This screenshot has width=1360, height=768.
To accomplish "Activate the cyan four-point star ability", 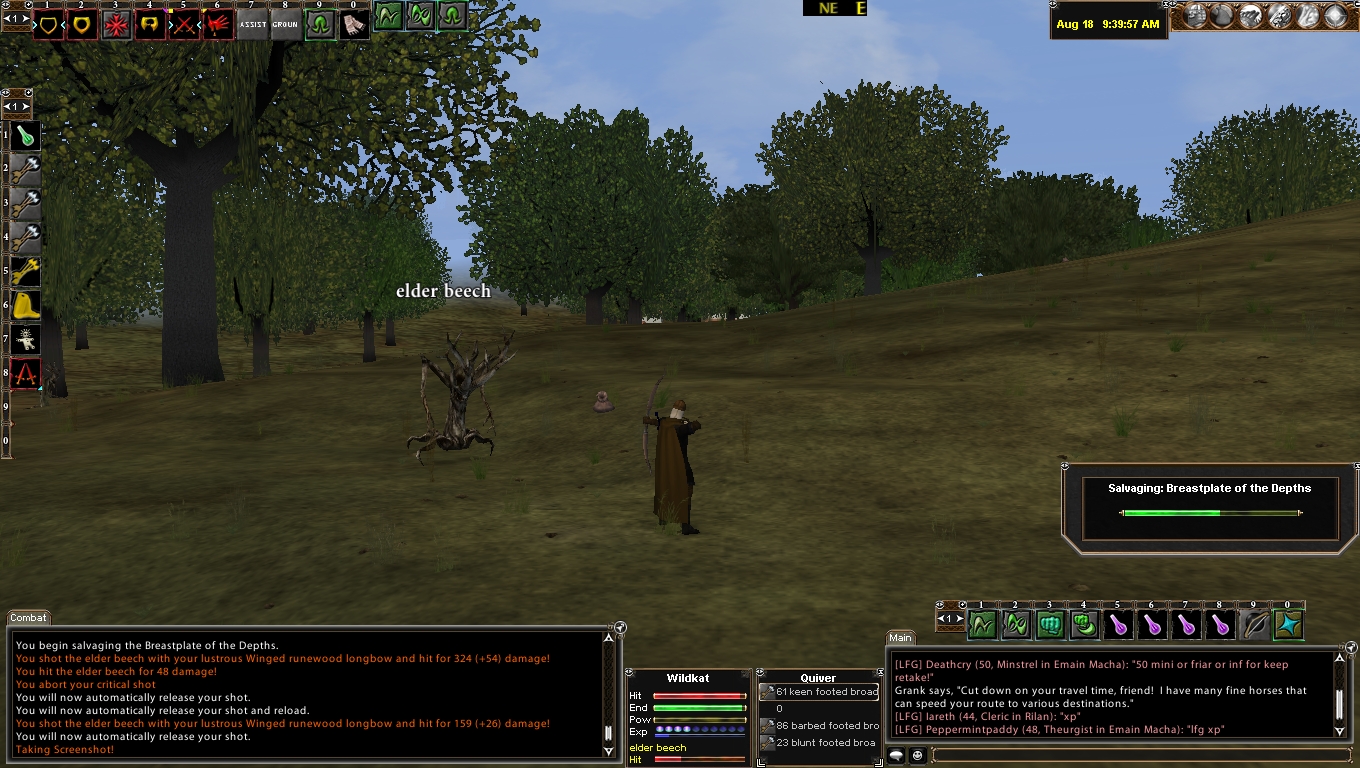I will (x=1288, y=625).
